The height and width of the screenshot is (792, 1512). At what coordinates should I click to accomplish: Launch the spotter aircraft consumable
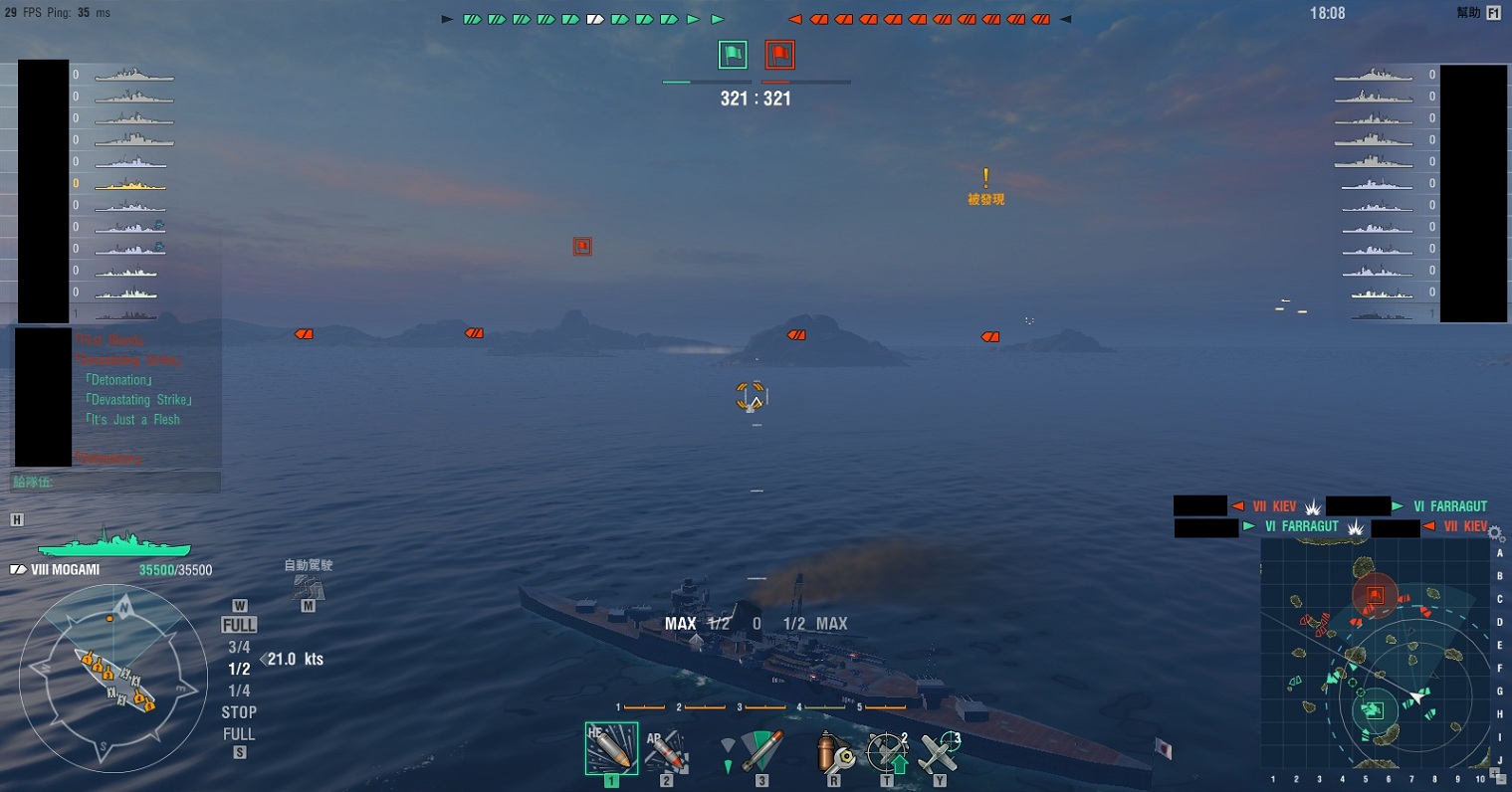pyautogui.click(x=940, y=752)
